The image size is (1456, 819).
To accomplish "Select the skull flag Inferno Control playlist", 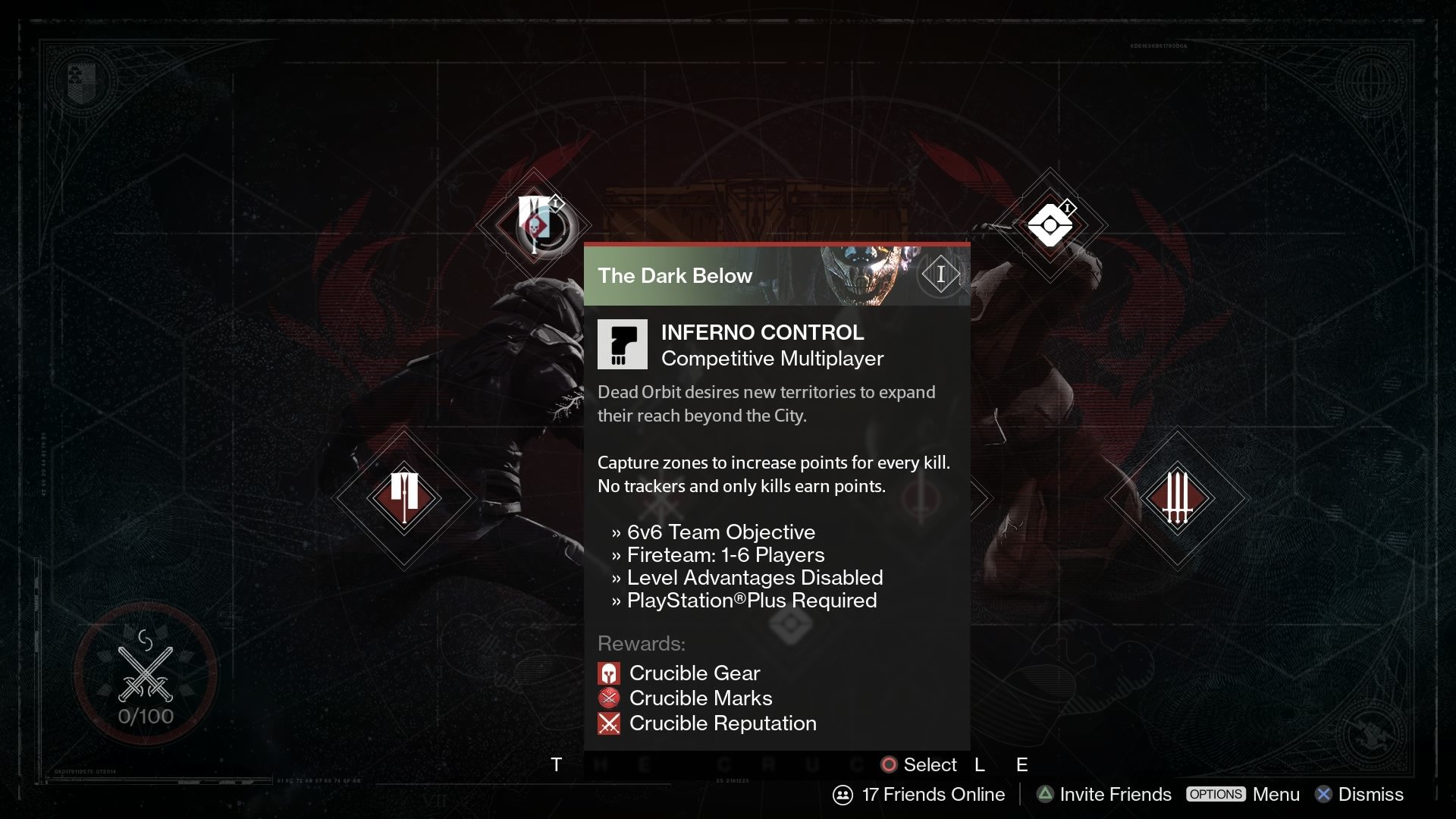I will point(535,224).
